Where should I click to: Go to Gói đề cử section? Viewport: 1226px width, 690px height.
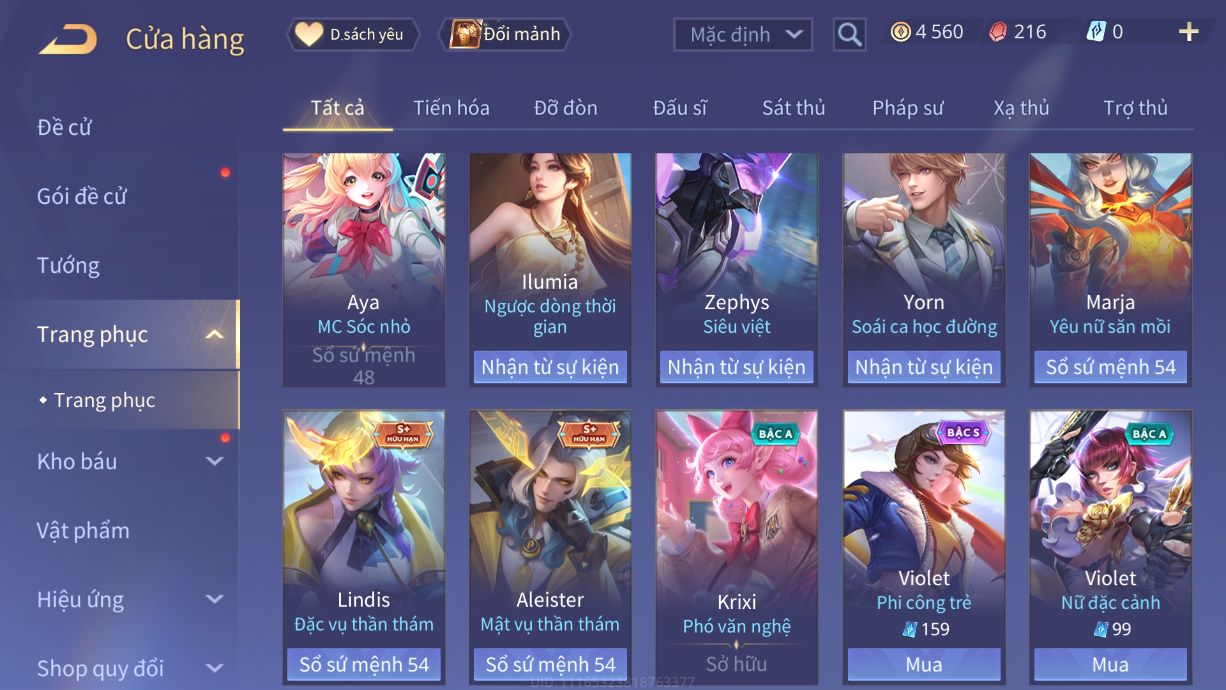[x=82, y=196]
